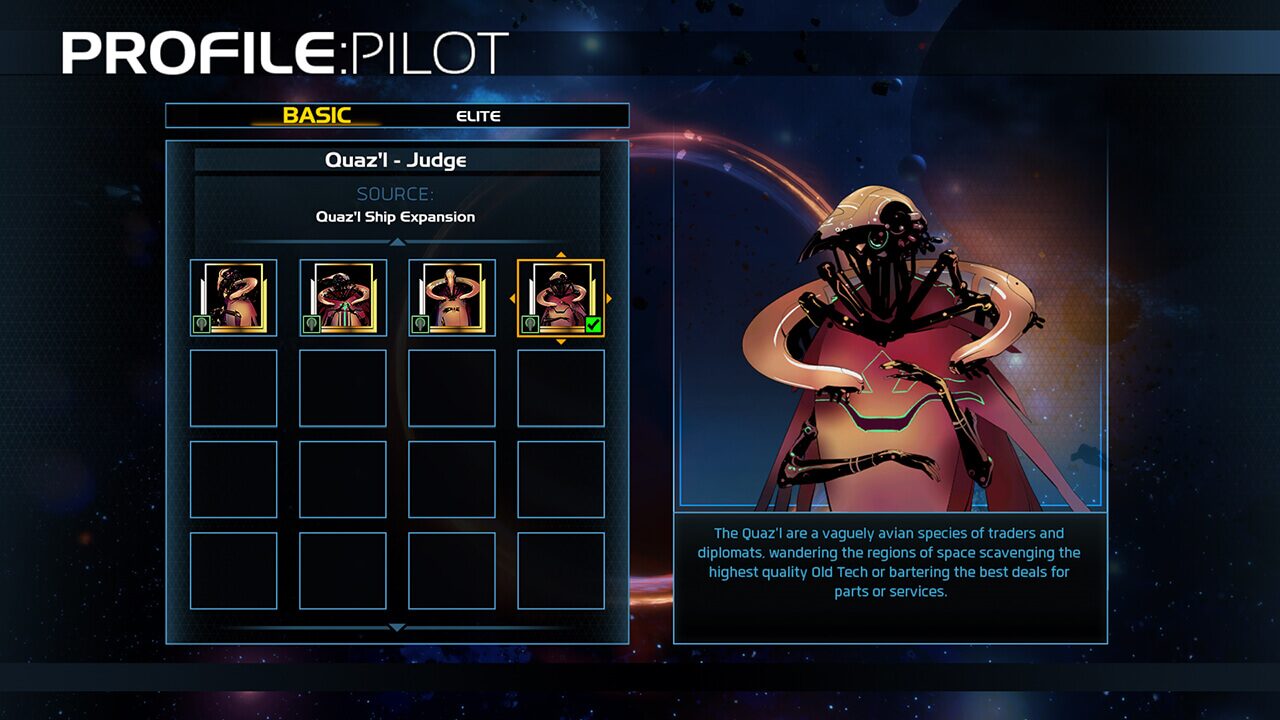Click the green rank badge on the third portrait
This screenshot has height=720, width=1280.
coord(419,322)
